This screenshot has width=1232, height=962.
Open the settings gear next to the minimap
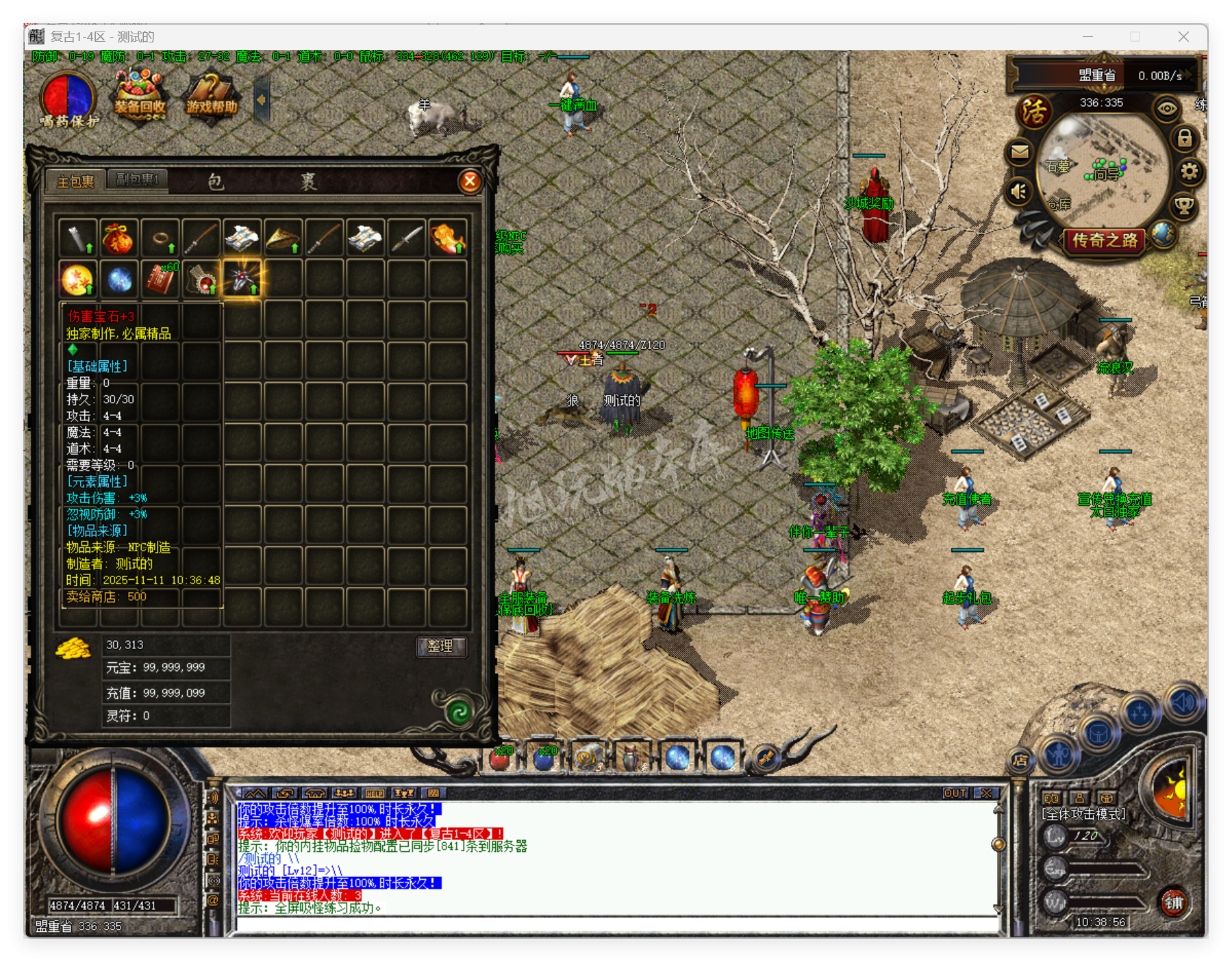[x=1190, y=172]
